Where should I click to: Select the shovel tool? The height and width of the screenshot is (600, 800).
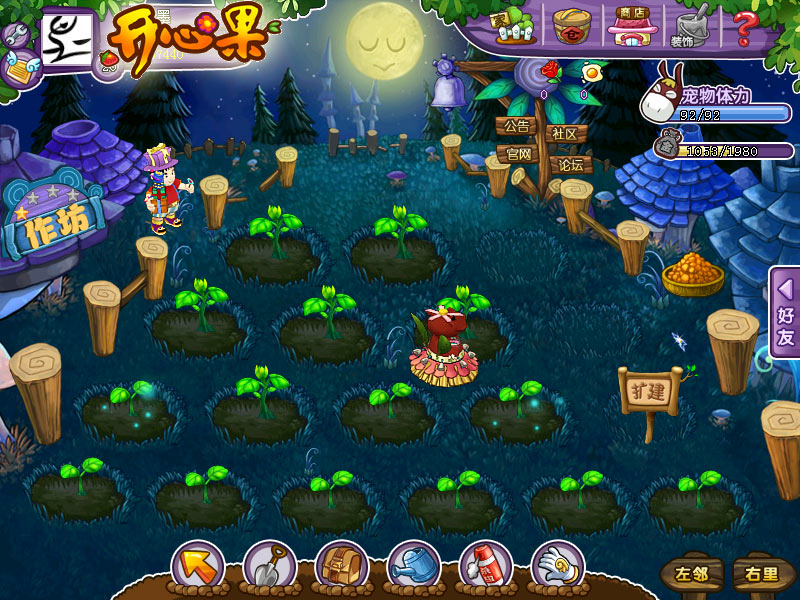pyautogui.click(x=268, y=567)
